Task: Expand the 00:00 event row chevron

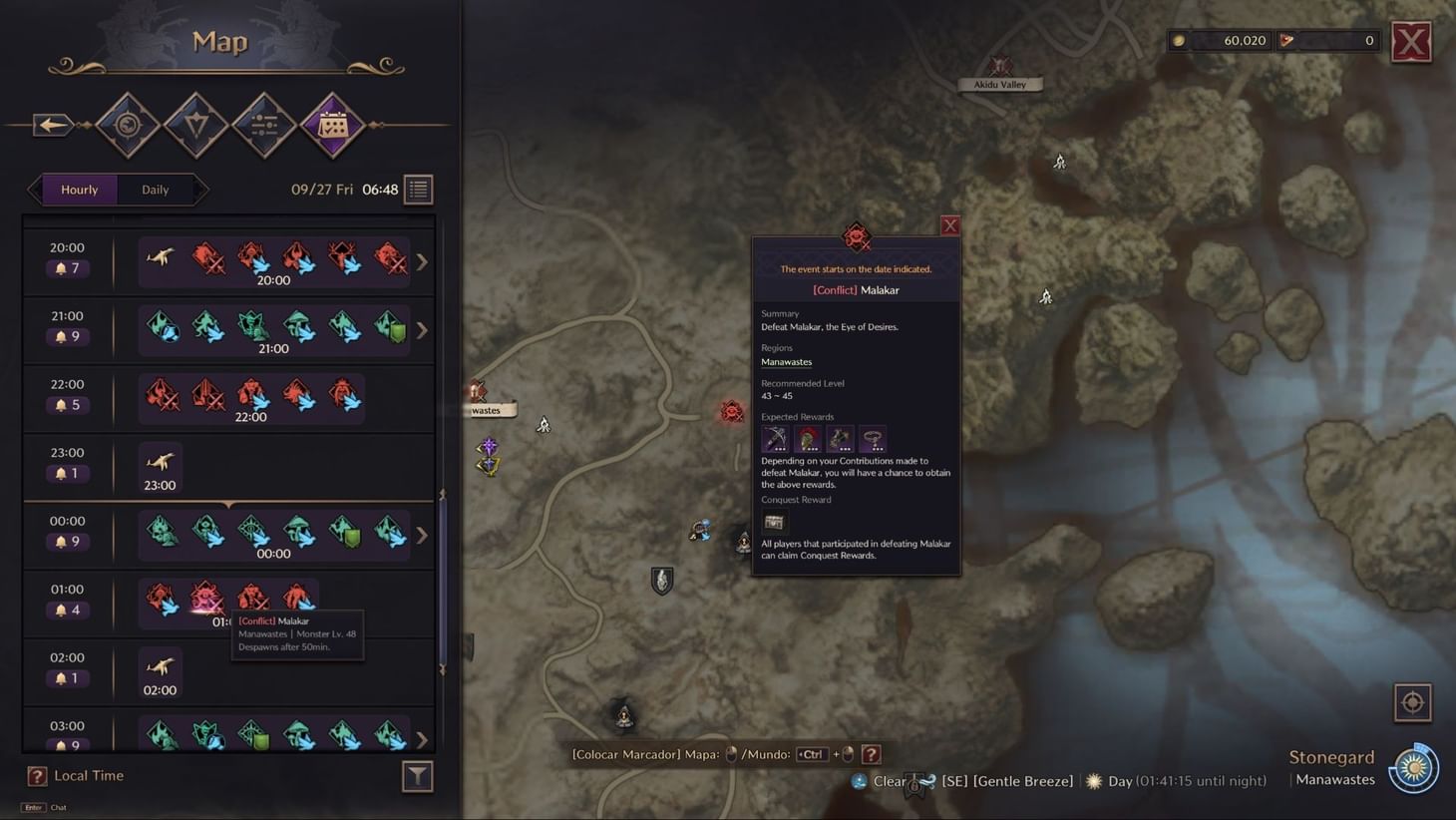Action: click(x=422, y=535)
